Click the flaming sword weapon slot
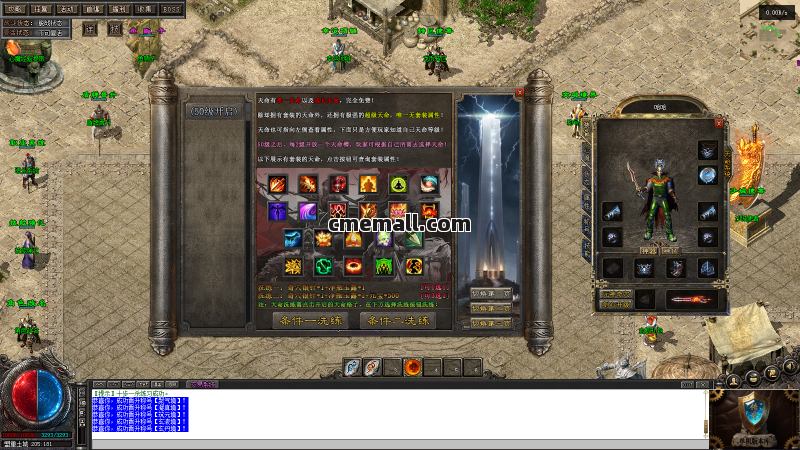800x450 pixels. click(x=684, y=298)
